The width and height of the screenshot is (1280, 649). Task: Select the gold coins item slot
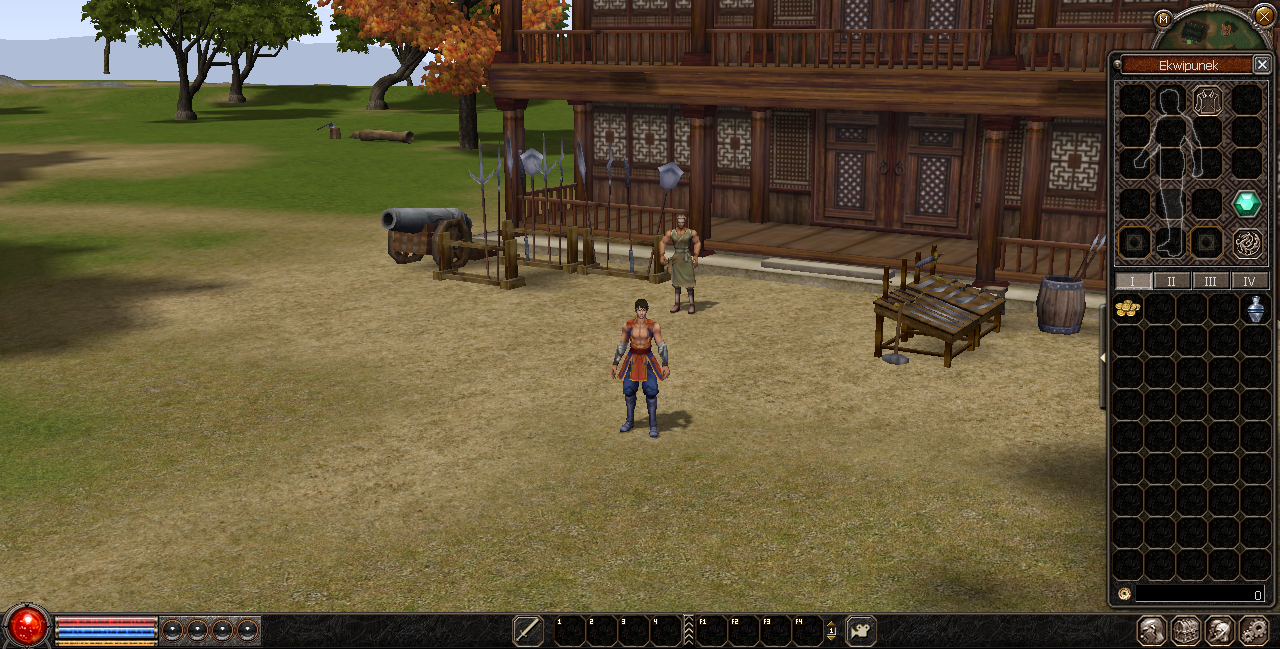click(1128, 308)
